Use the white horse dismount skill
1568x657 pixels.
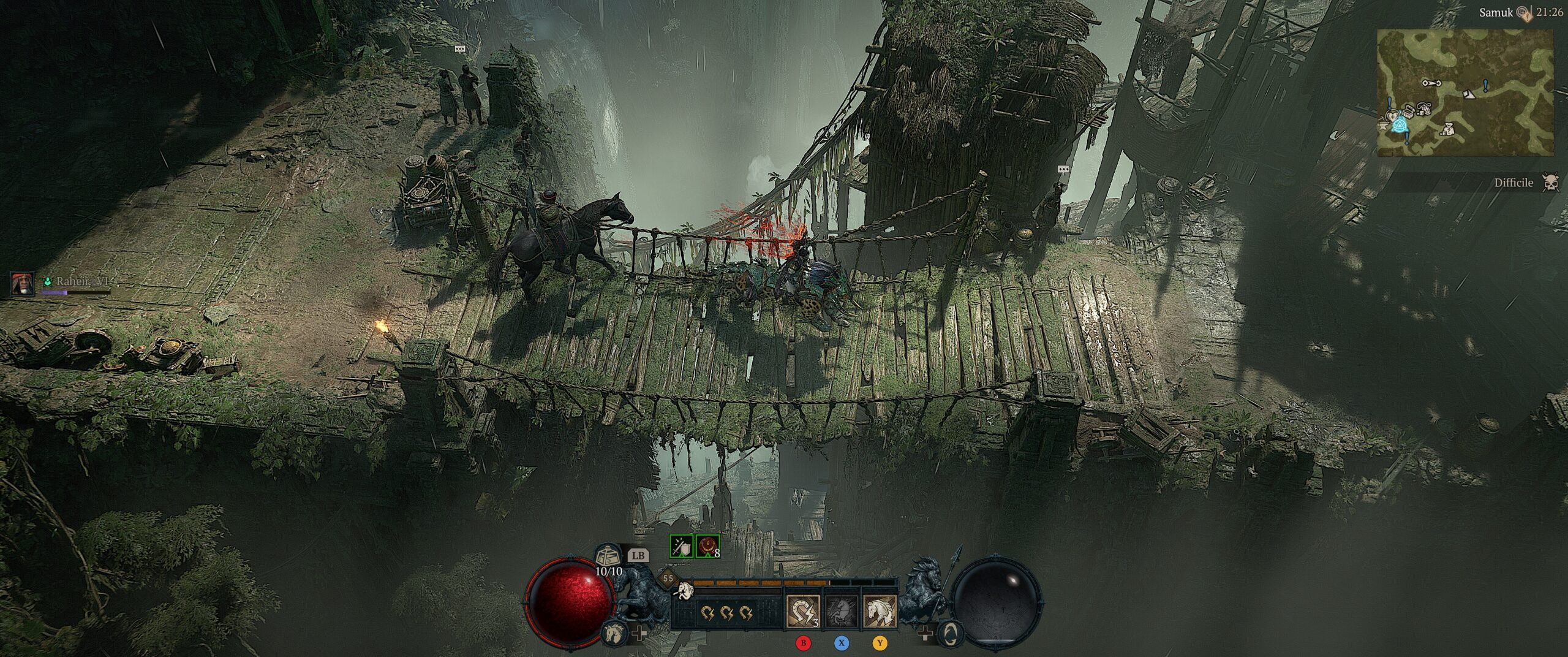click(x=880, y=612)
